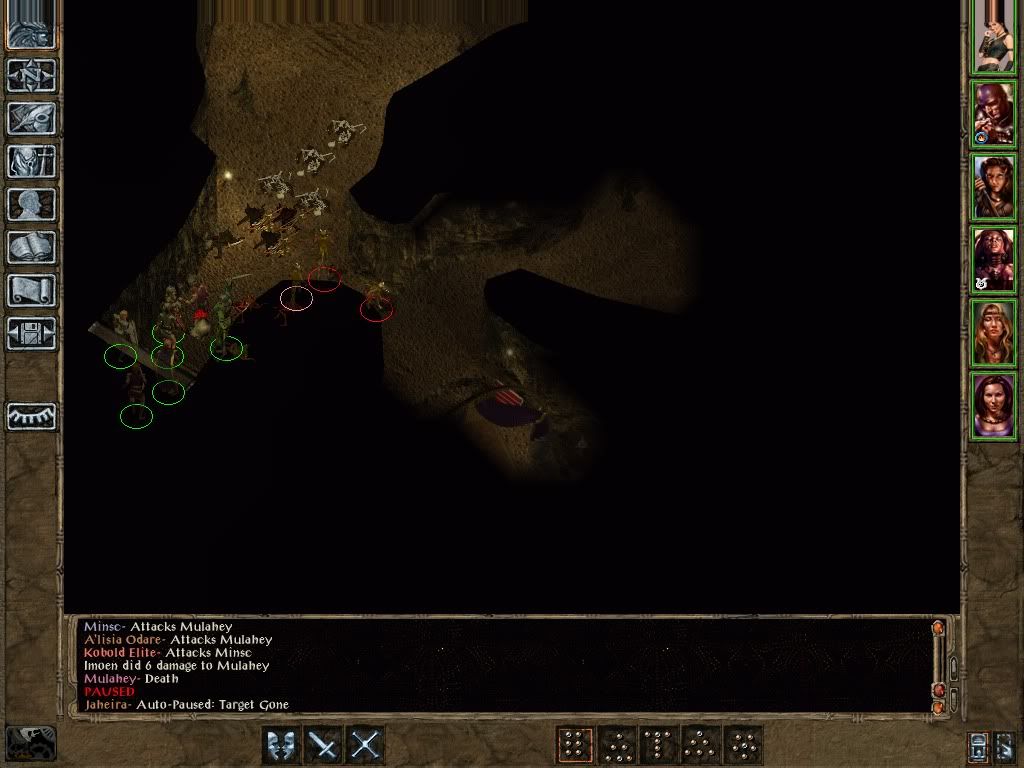Viewport: 1024px width, 768px height.
Task: Open the mage spellbook button
Action: [32, 247]
